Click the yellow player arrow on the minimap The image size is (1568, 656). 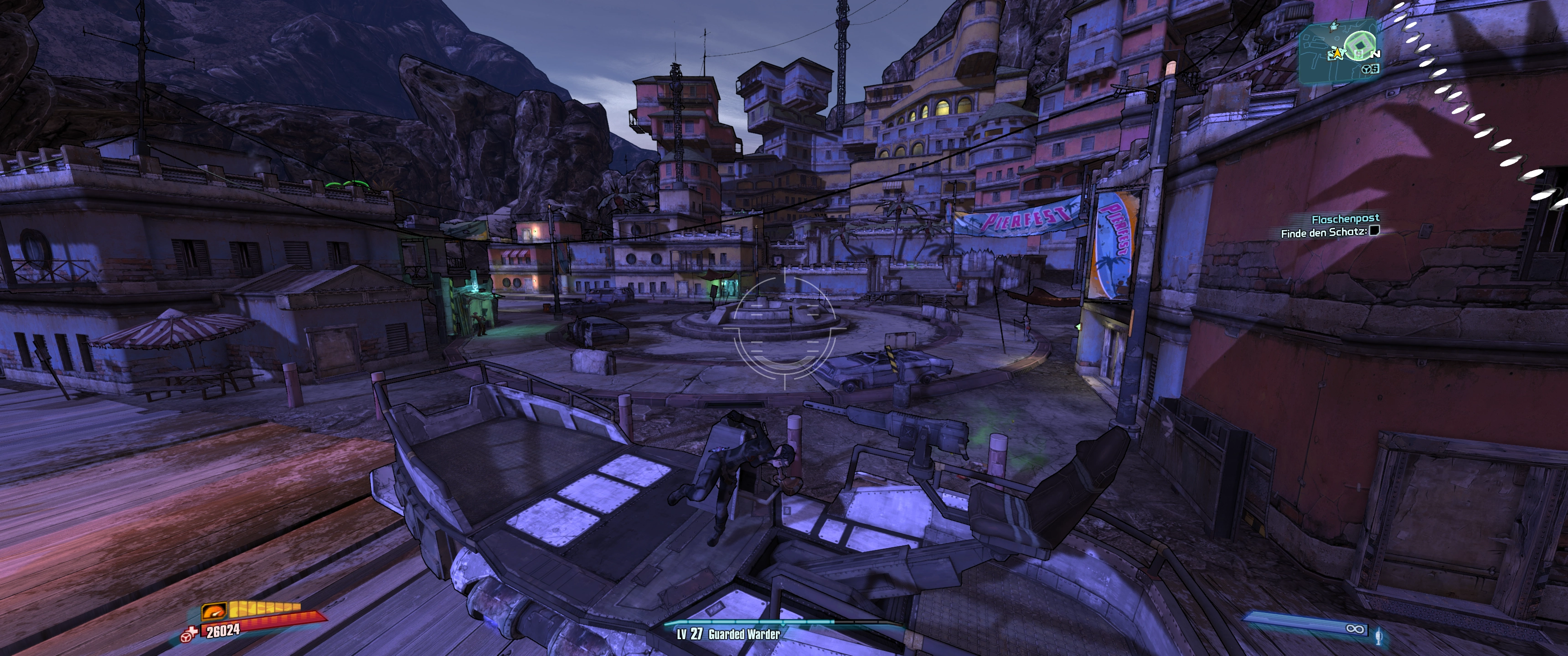click(1337, 54)
